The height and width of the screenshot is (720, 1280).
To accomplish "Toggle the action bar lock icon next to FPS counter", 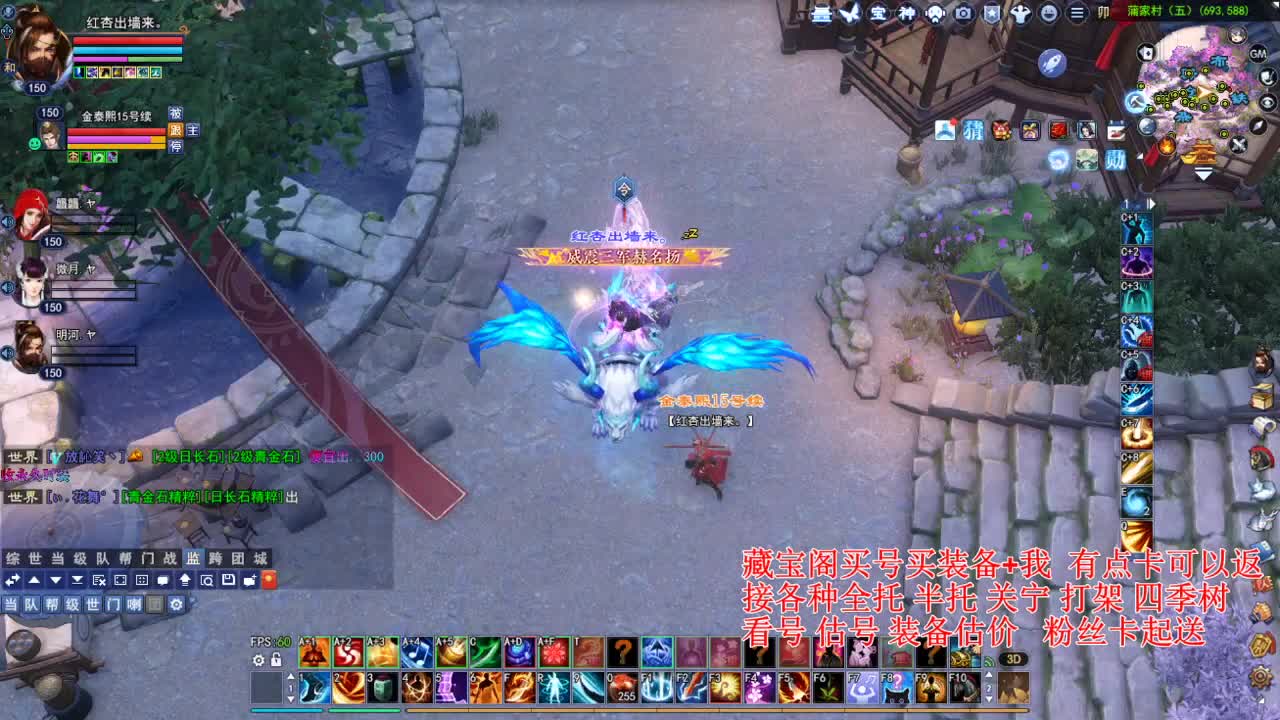I will (x=274, y=660).
